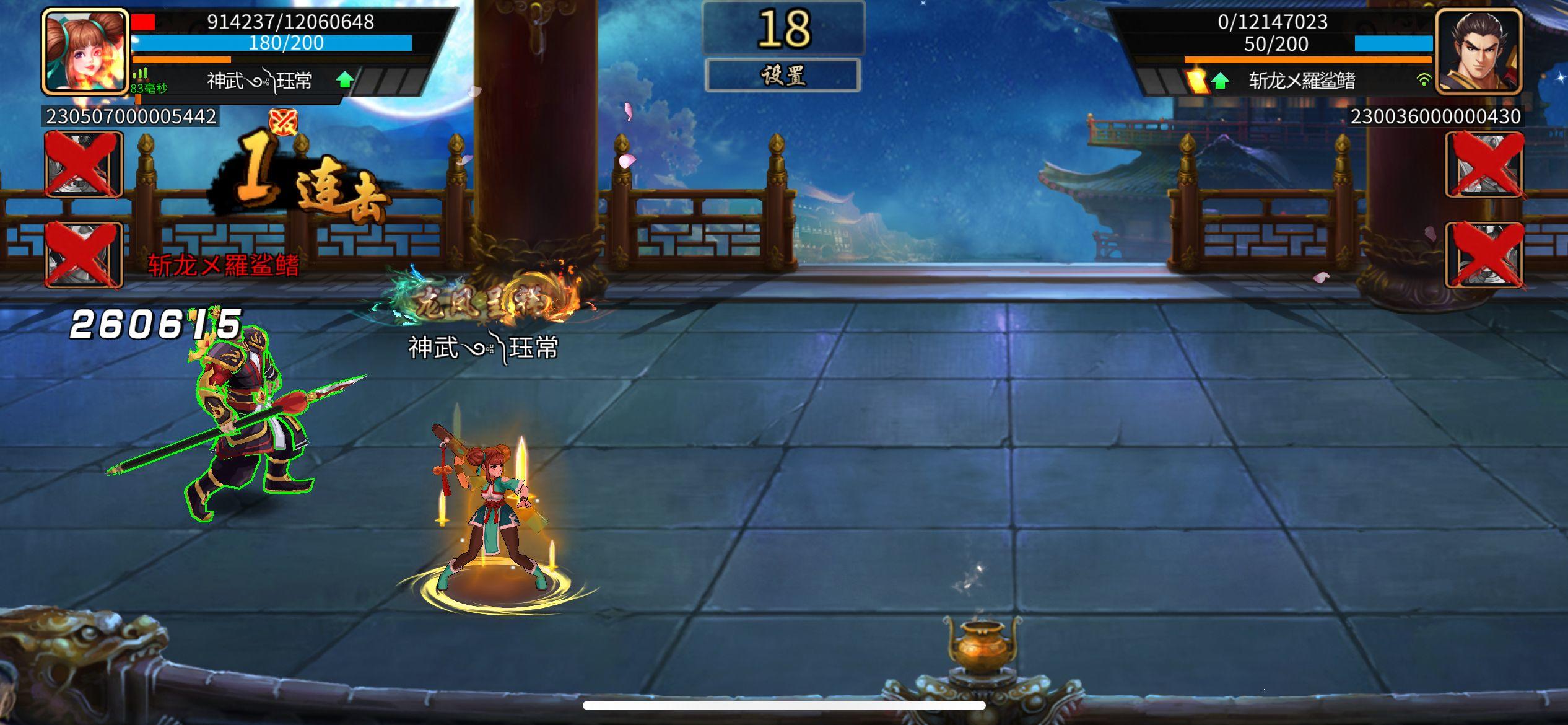Image resolution: width=1568 pixels, height=725 pixels.
Task: Open the 设置 settings panel
Action: [784, 74]
